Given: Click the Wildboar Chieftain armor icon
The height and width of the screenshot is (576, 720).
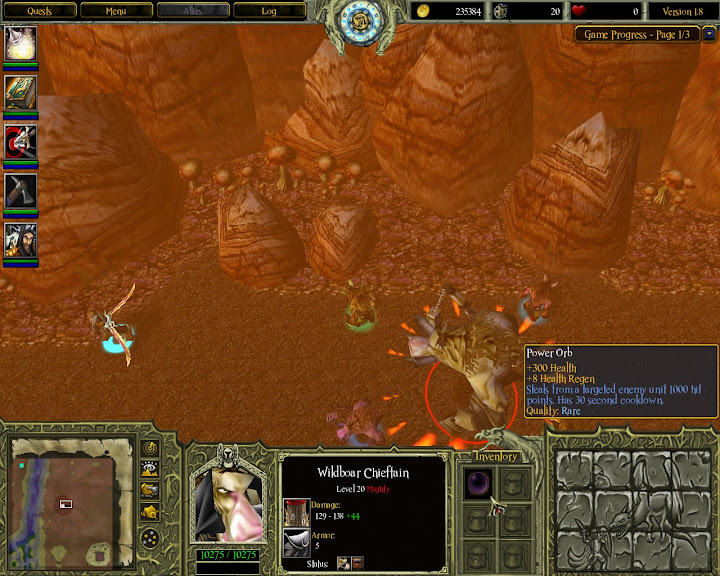Looking at the screenshot, I should (x=296, y=541).
